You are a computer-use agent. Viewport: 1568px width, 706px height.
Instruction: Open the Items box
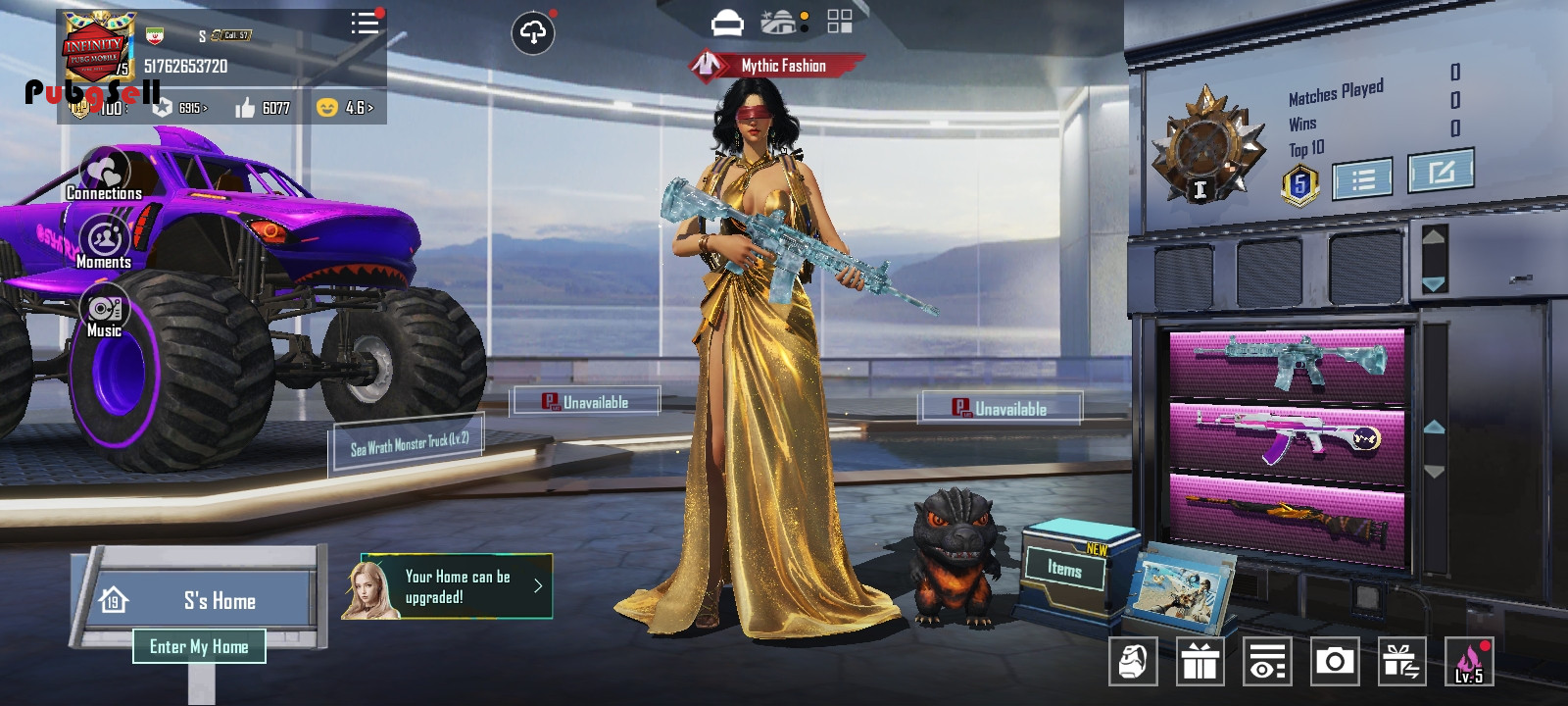[x=1065, y=568]
